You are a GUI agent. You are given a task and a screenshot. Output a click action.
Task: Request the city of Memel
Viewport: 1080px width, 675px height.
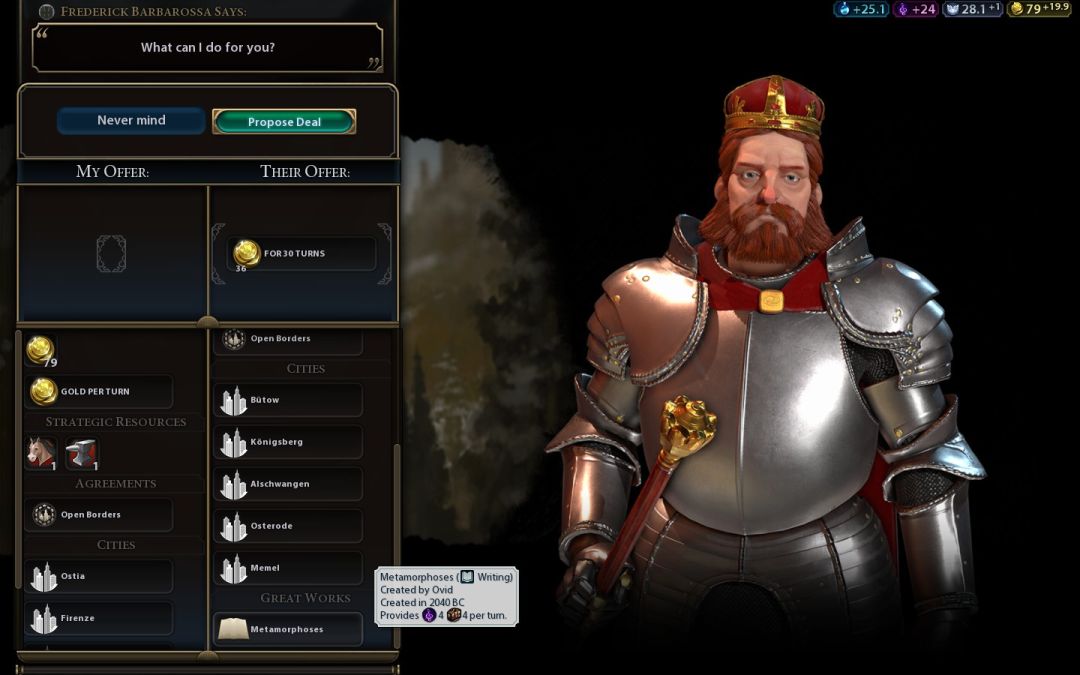288,568
